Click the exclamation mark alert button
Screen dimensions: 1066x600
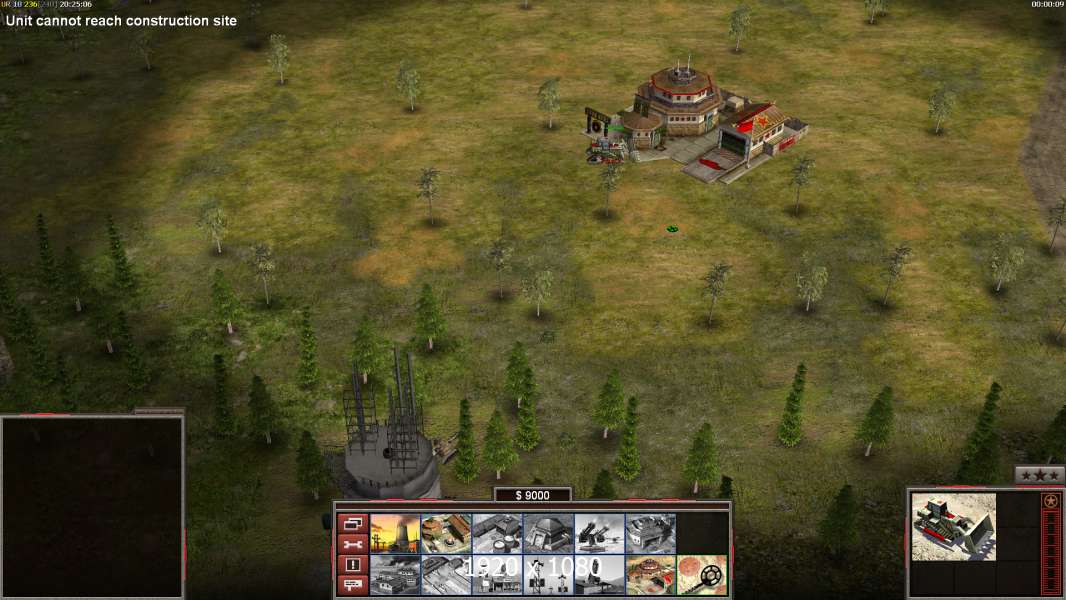click(352, 565)
